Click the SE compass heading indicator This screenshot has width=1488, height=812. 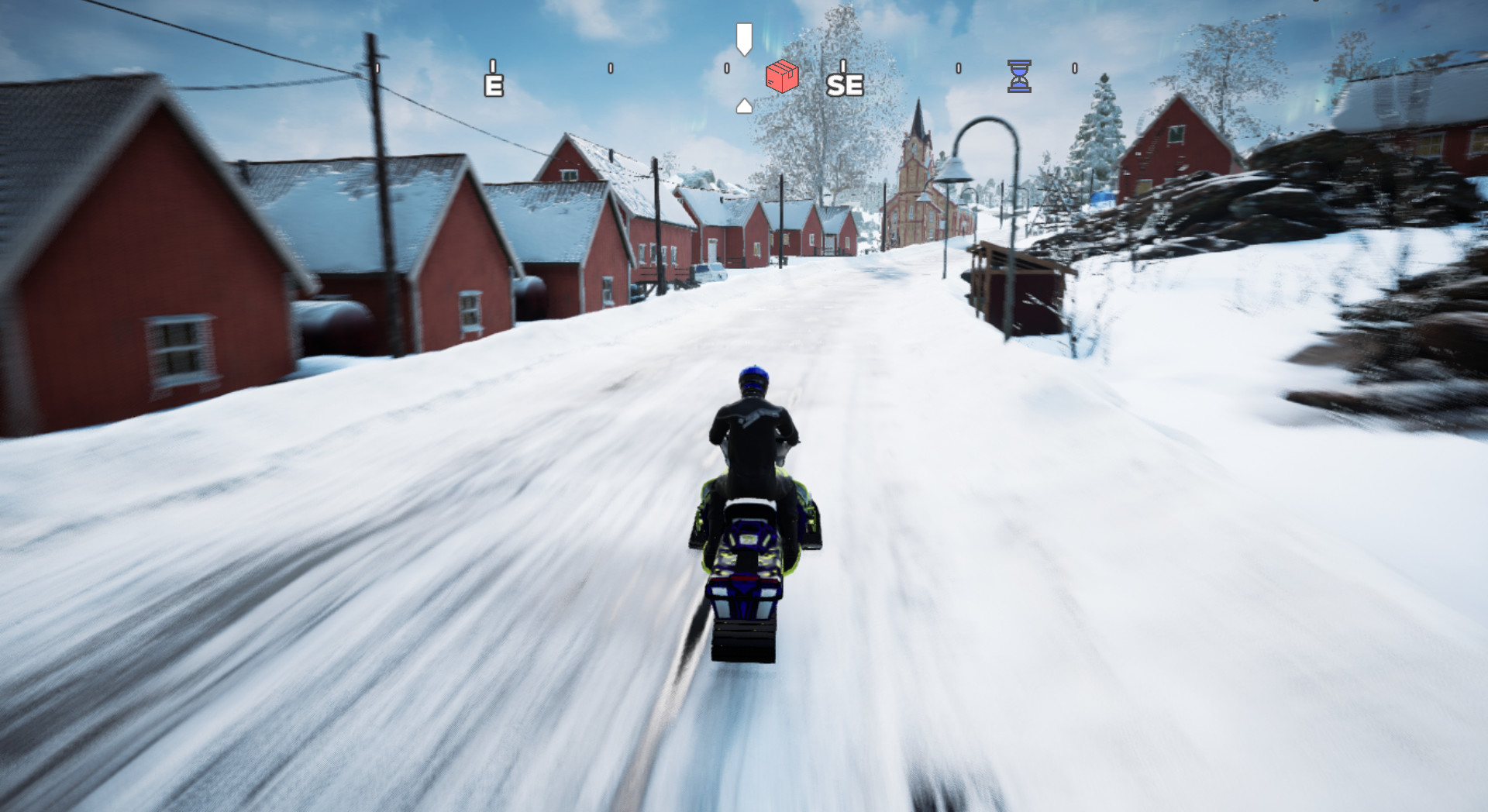844,85
